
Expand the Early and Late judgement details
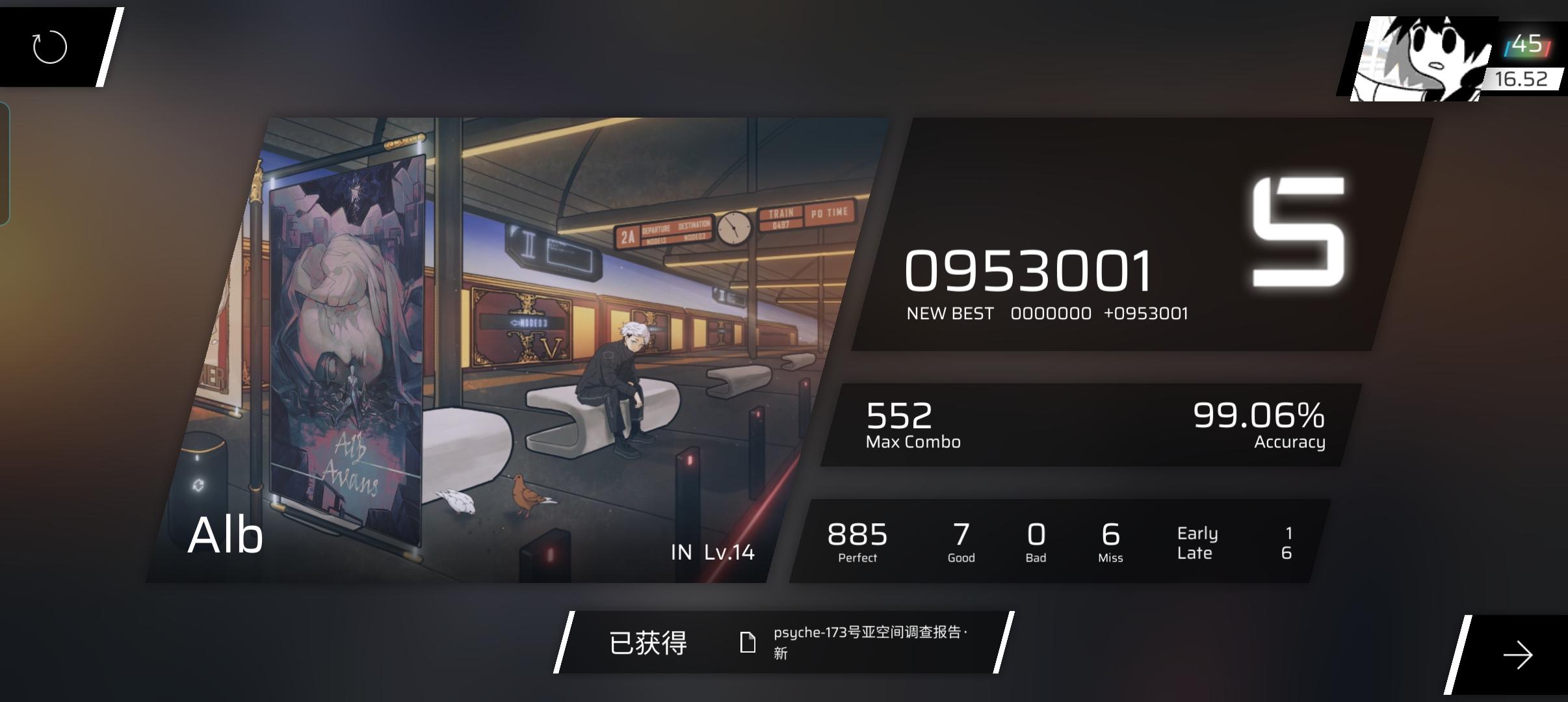(x=1198, y=542)
